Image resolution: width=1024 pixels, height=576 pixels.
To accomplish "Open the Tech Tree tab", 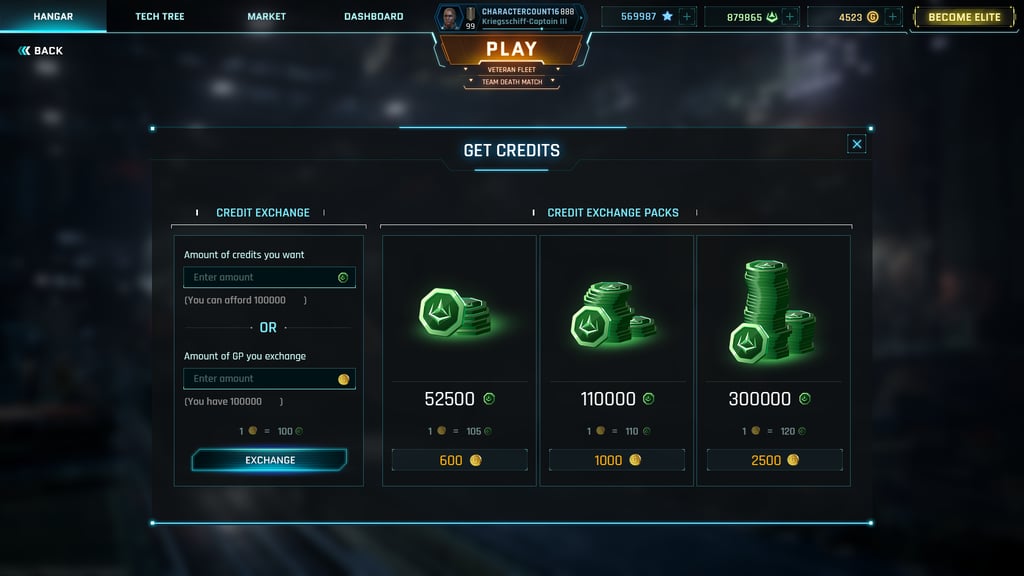I will click(x=160, y=17).
